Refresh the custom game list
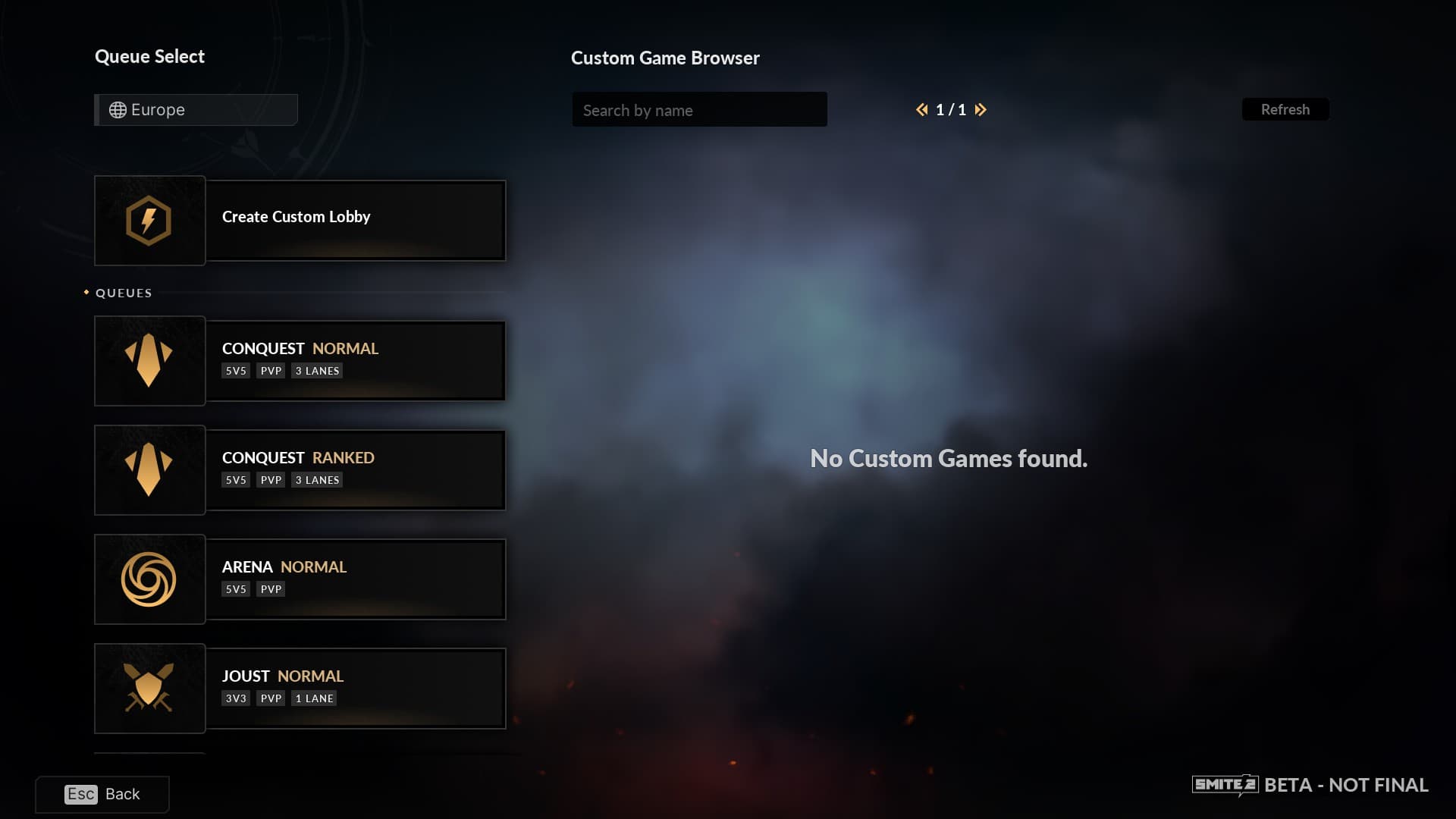 pyautogui.click(x=1285, y=110)
